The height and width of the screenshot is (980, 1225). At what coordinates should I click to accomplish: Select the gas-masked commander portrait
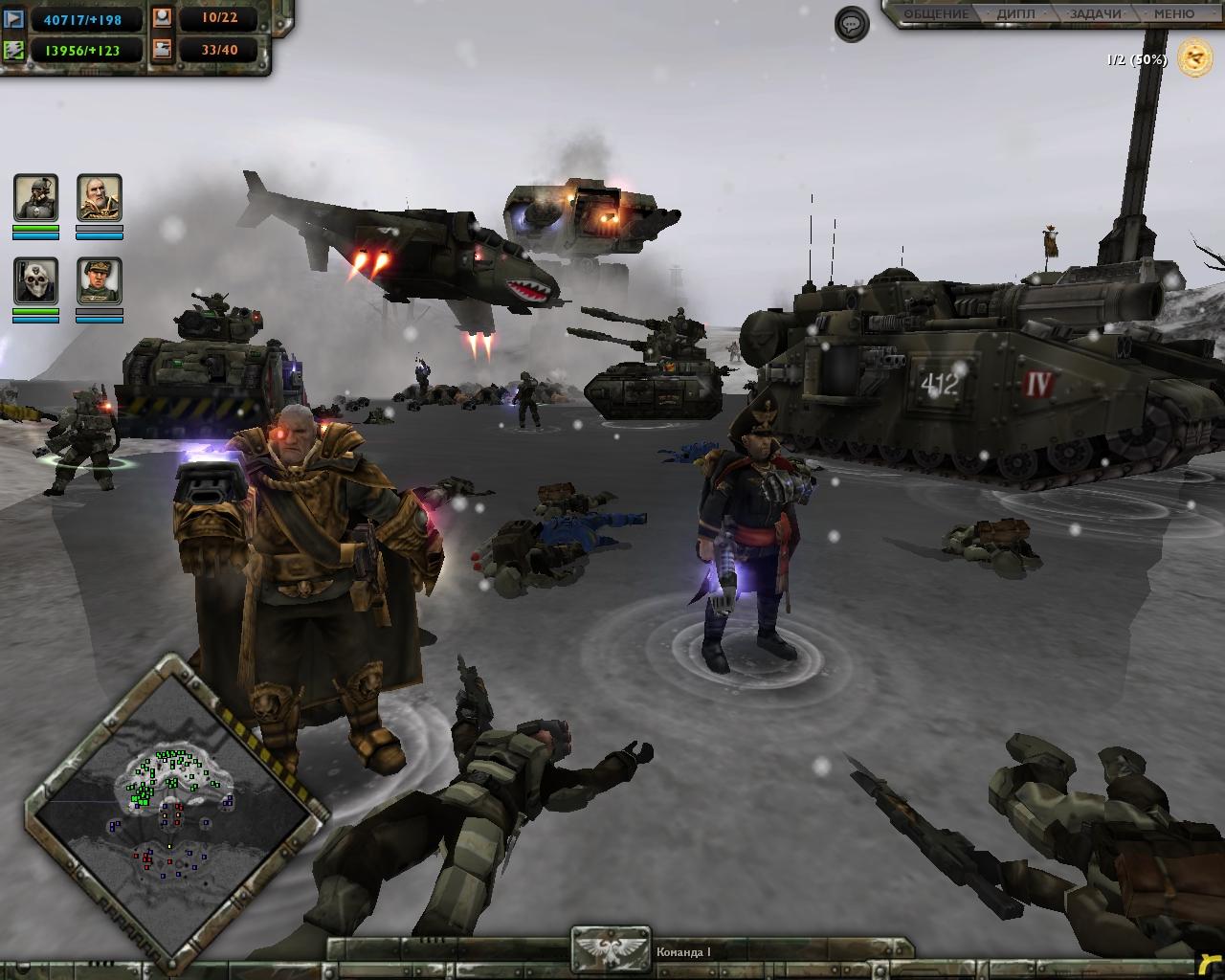(x=35, y=198)
